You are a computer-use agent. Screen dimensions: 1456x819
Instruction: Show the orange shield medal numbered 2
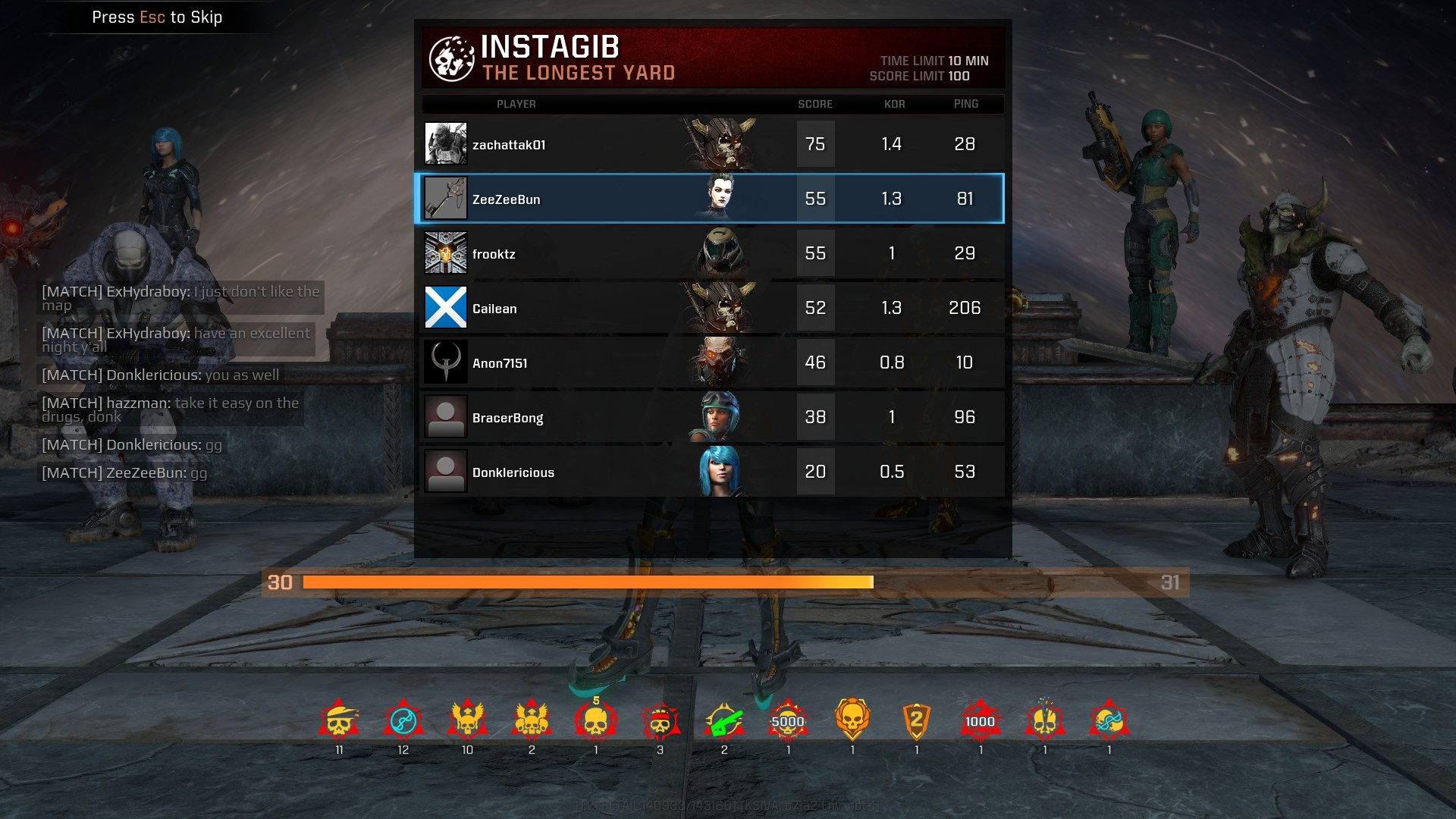point(916,721)
